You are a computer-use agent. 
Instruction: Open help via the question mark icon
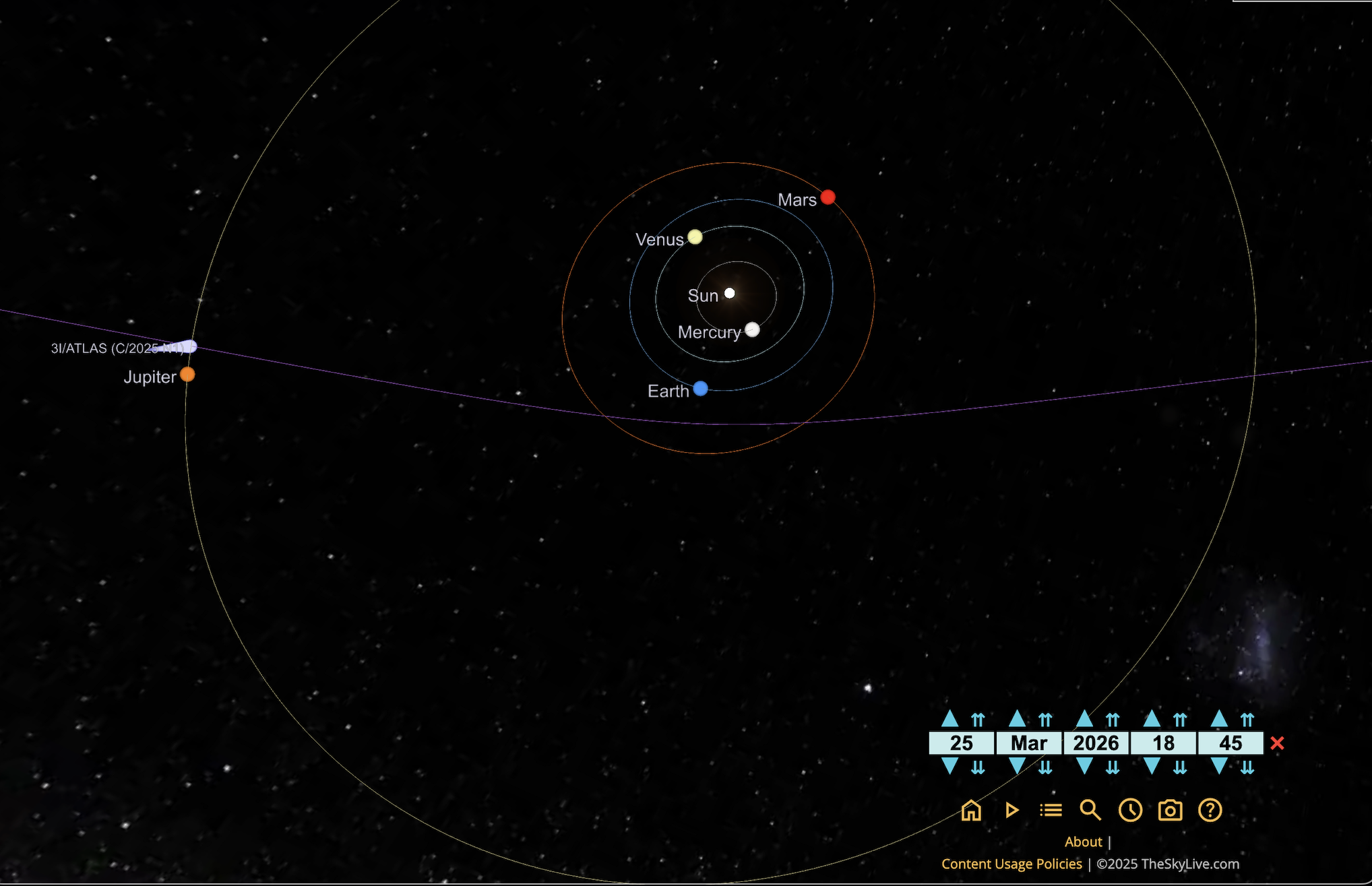1210,810
